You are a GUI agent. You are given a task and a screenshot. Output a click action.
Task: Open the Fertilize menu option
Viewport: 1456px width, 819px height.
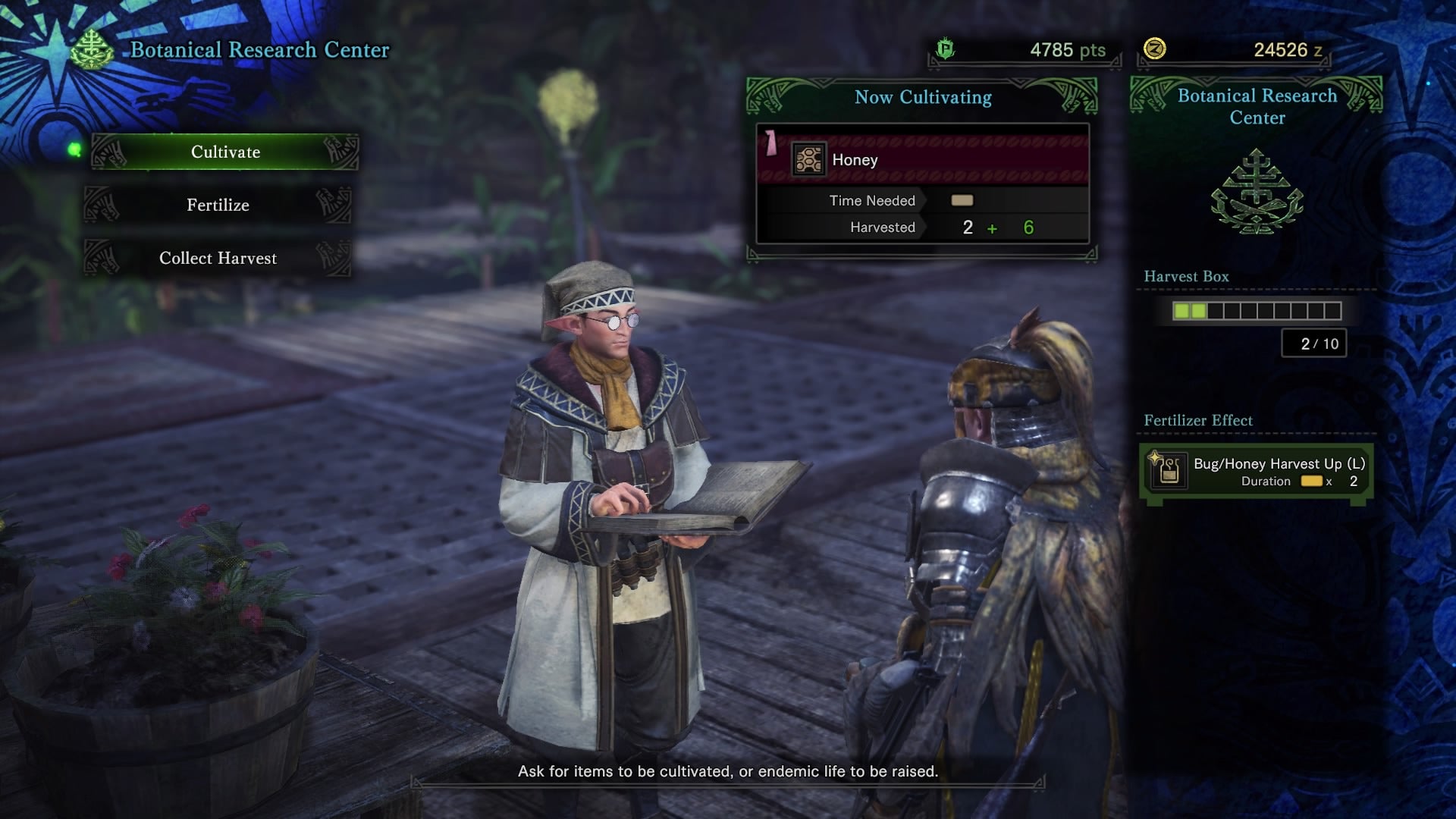[x=218, y=205]
